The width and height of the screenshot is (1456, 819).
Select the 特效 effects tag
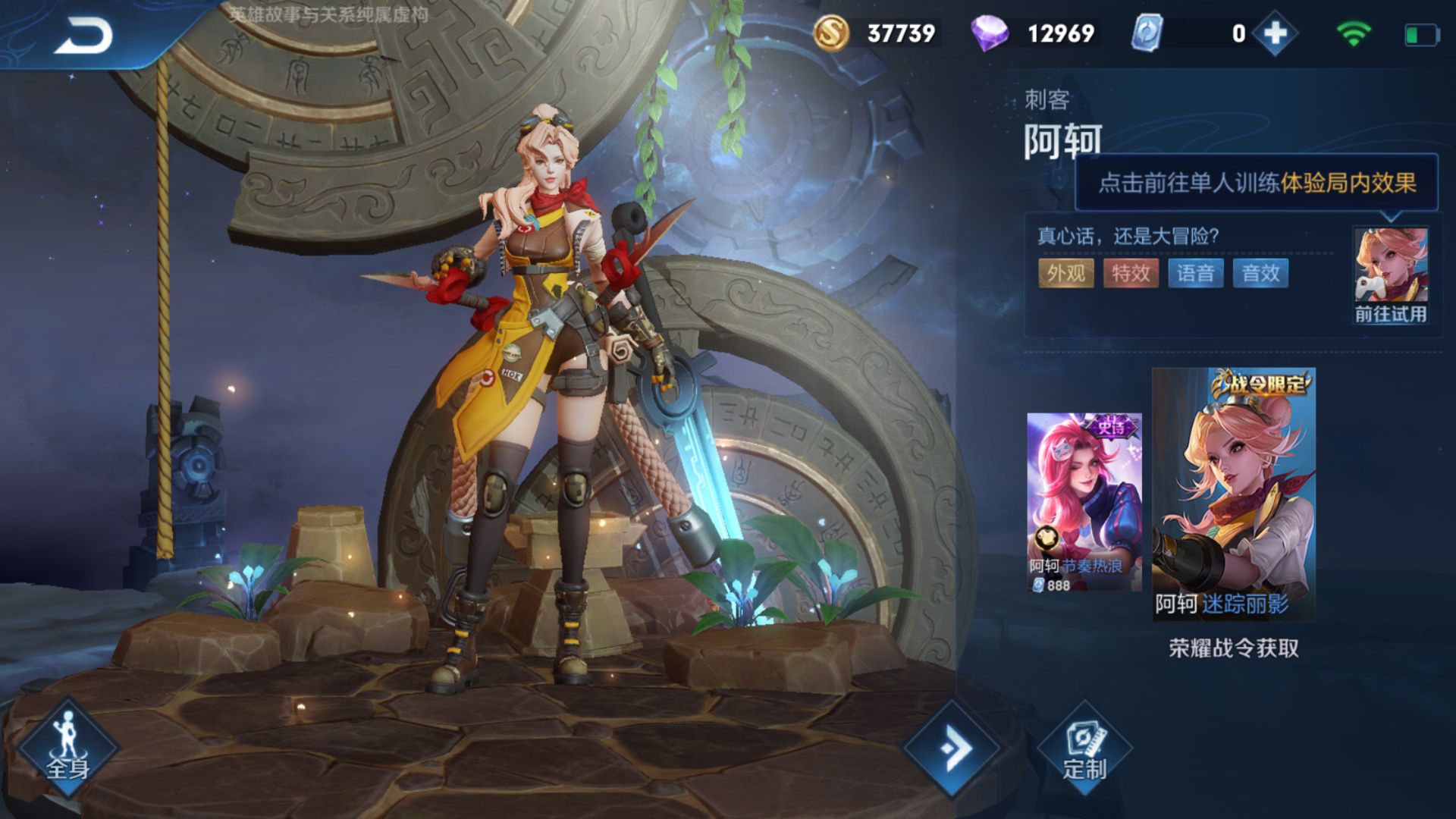(x=1131, y=273)
